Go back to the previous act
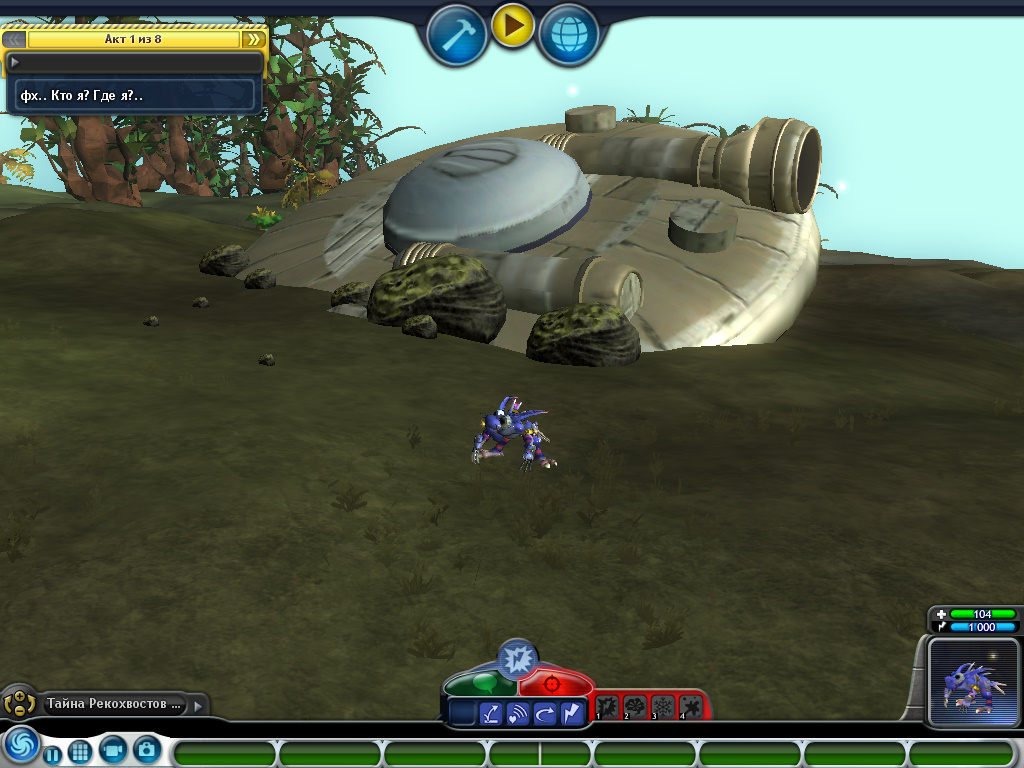Screen dimensions: 1024x768 pyautogui.click(x=14, y=39)
